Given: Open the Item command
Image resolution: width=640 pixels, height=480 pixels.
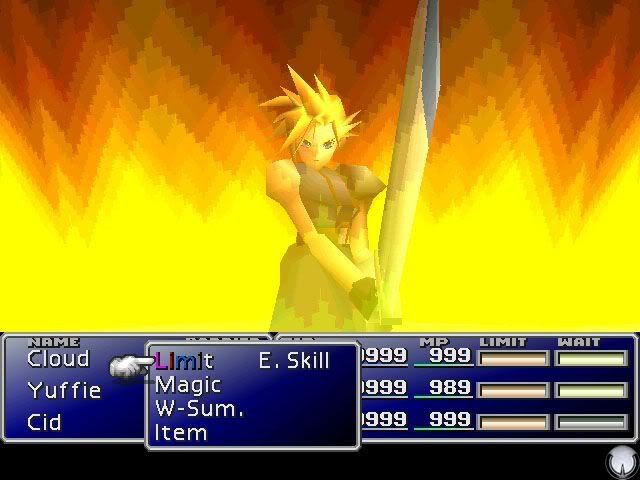Looking at the screenshot, I should (181, 433).
